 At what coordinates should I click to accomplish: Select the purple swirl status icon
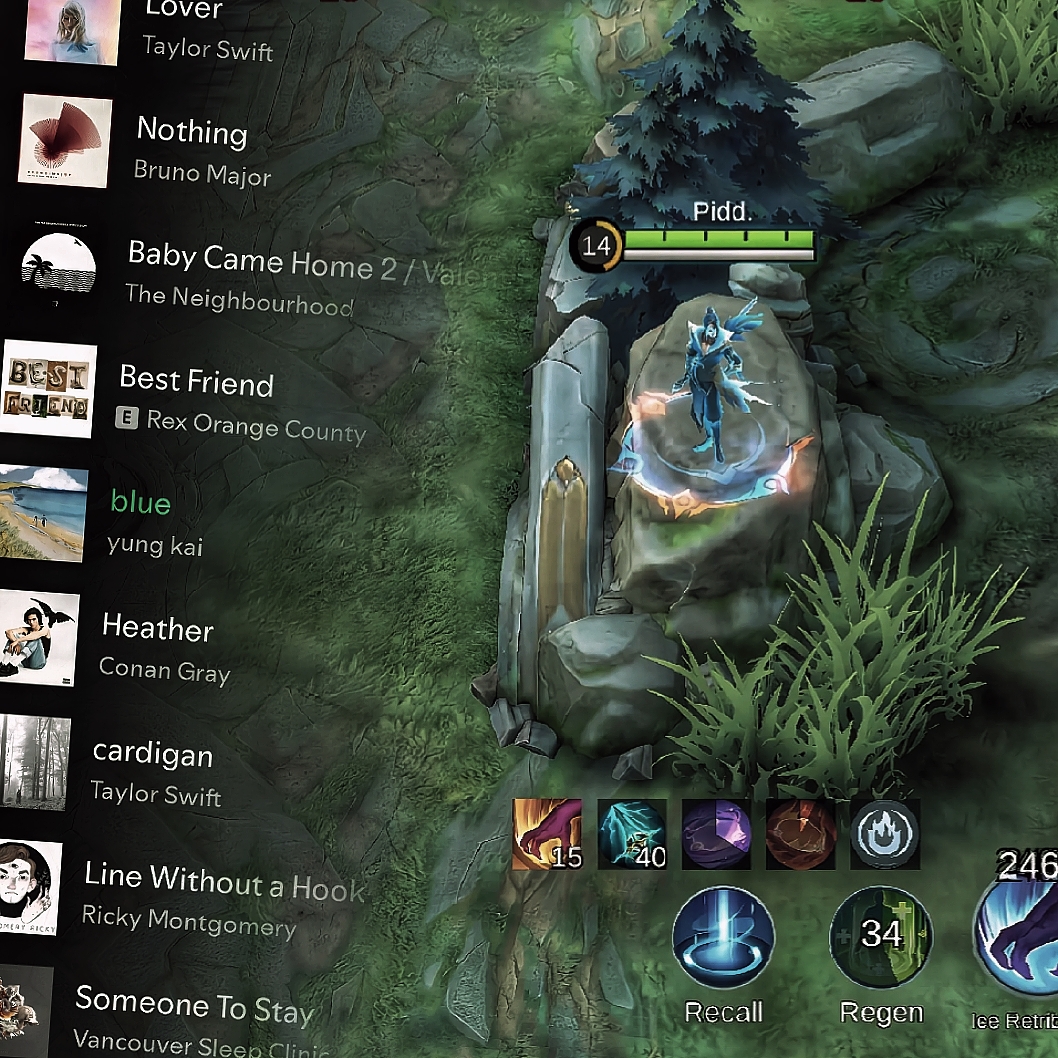[x=716, y=833]
